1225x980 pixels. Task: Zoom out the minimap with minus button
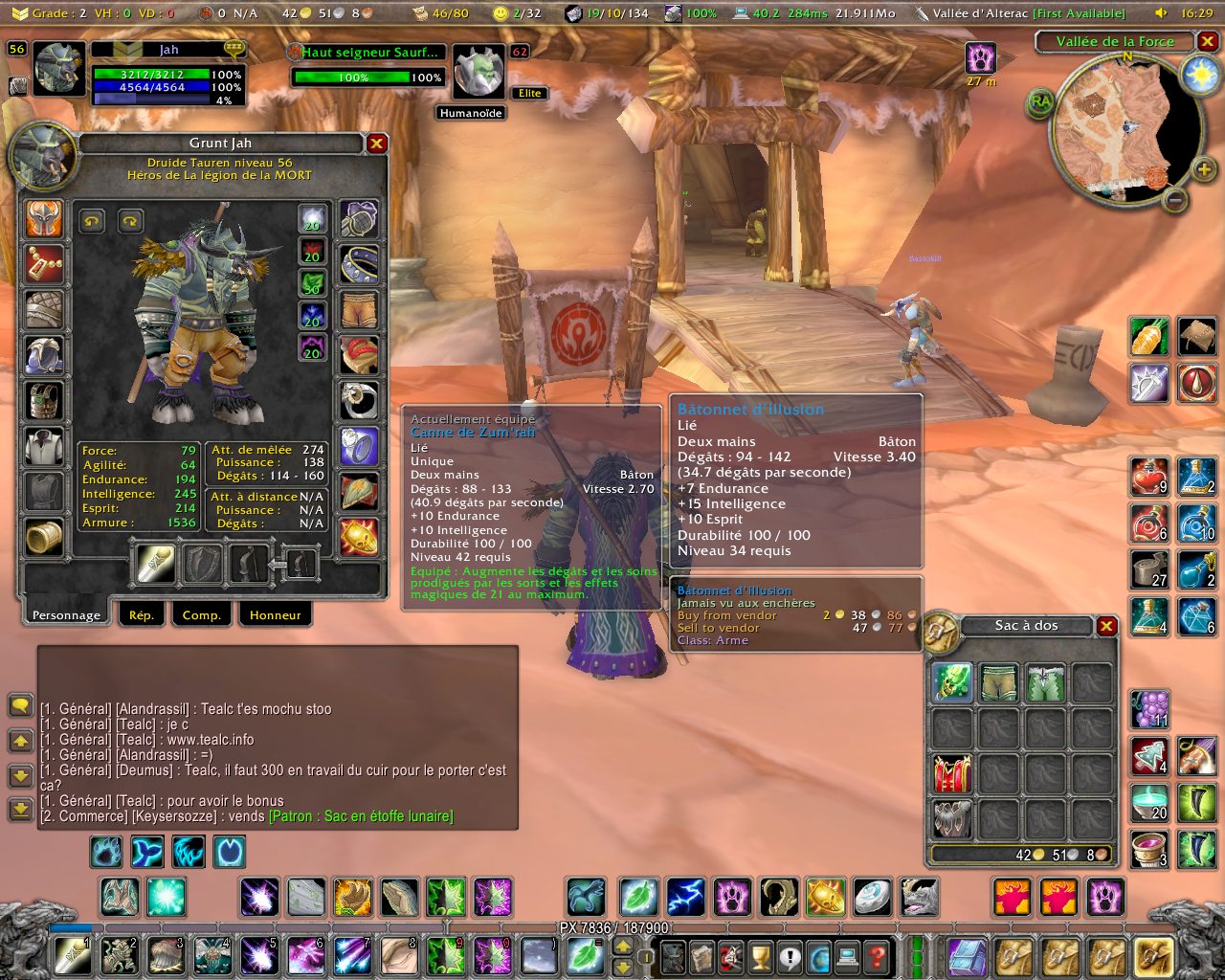click(x=1175, y=200)
